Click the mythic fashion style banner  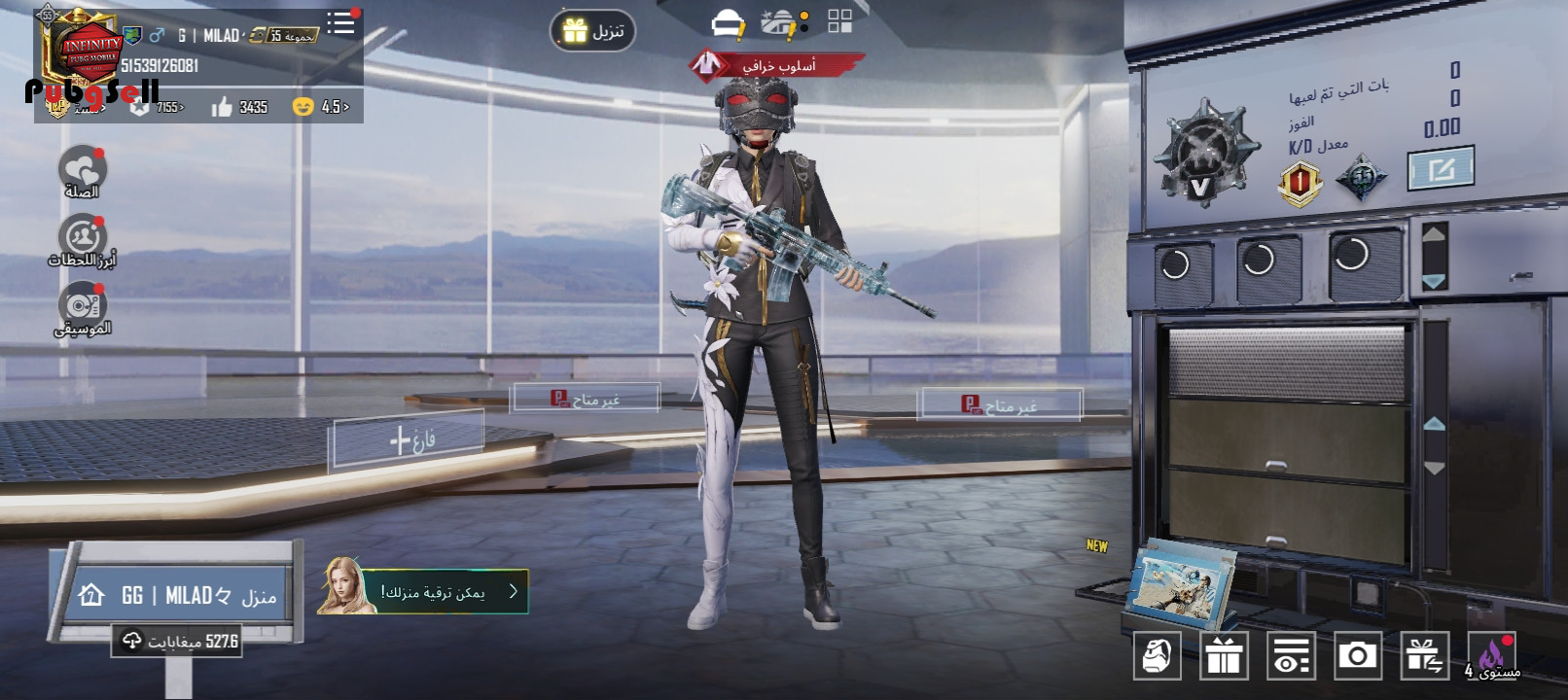[x=778, y=65]
